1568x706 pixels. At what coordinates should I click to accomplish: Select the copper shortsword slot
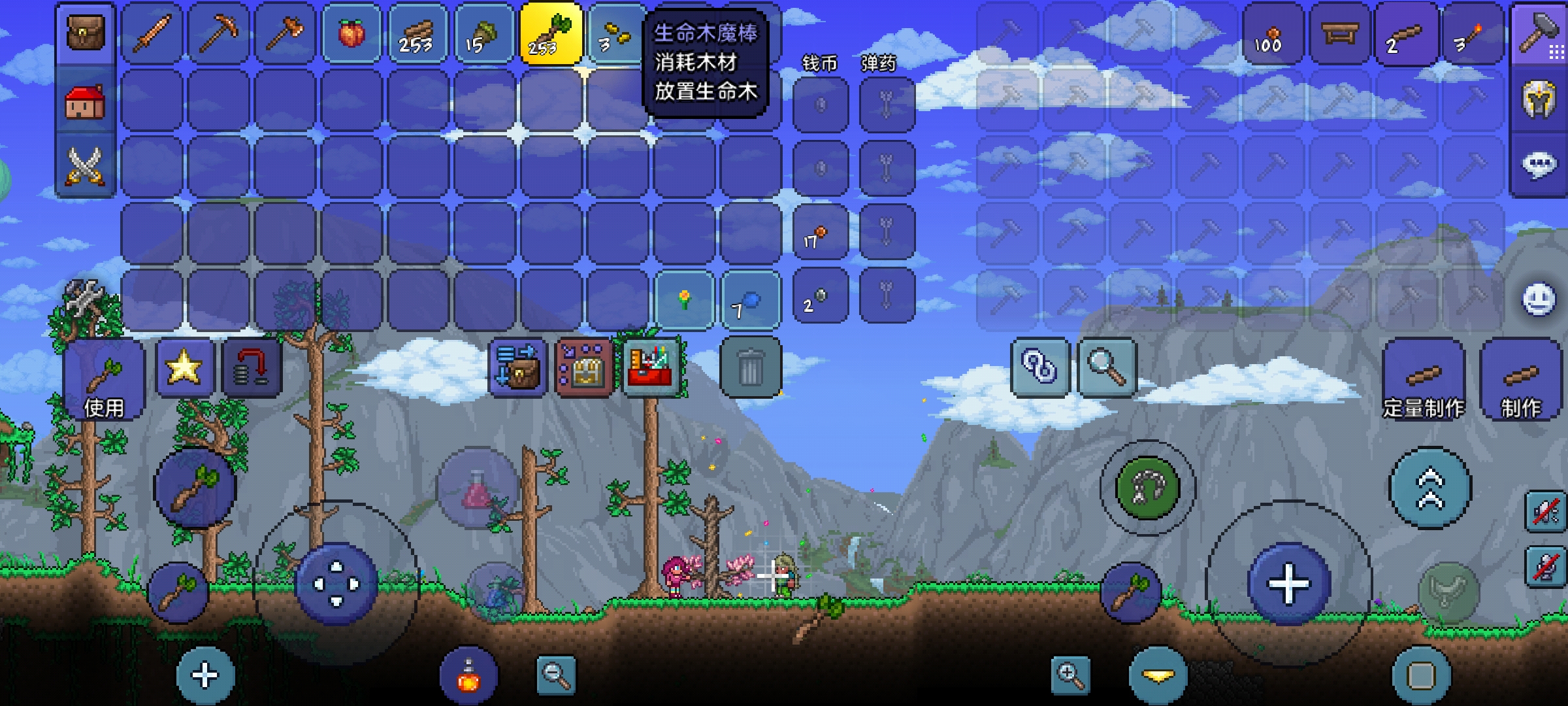152,33
